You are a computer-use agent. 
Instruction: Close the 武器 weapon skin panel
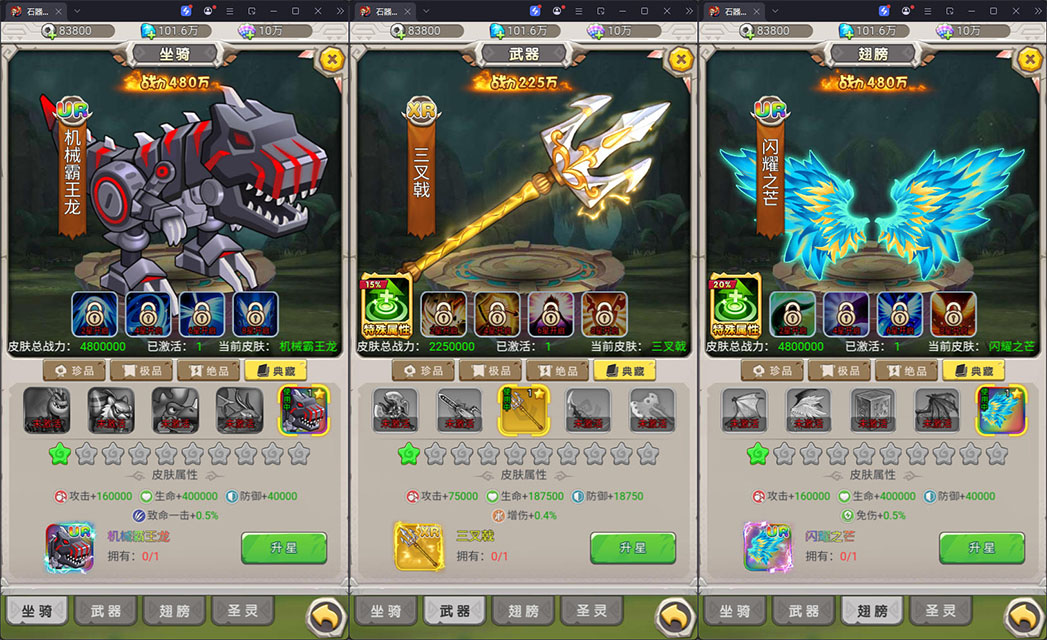pyautogui.click(x=680, y=59)
